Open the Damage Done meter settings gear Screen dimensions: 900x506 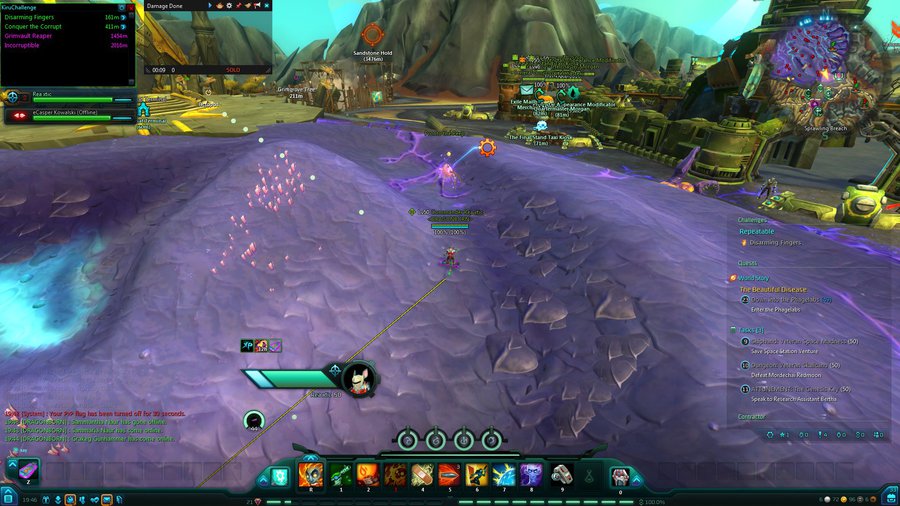228,6
